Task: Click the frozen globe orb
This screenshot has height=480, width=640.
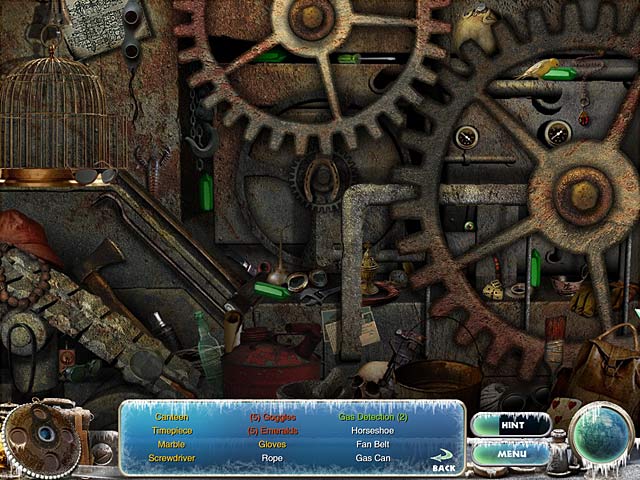Action: tap(602, 433)
